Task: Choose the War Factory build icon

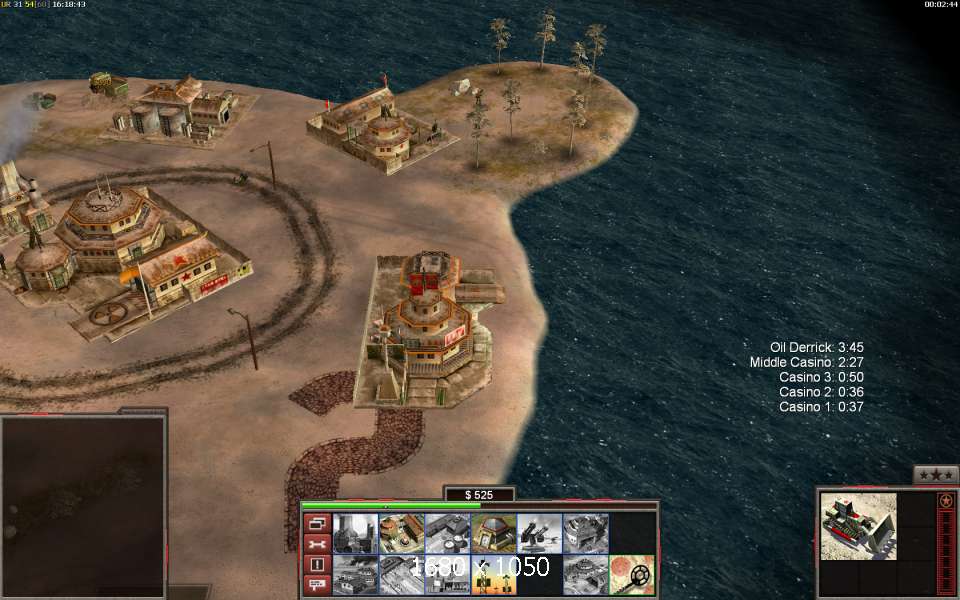Action: (x=585, y=533)
